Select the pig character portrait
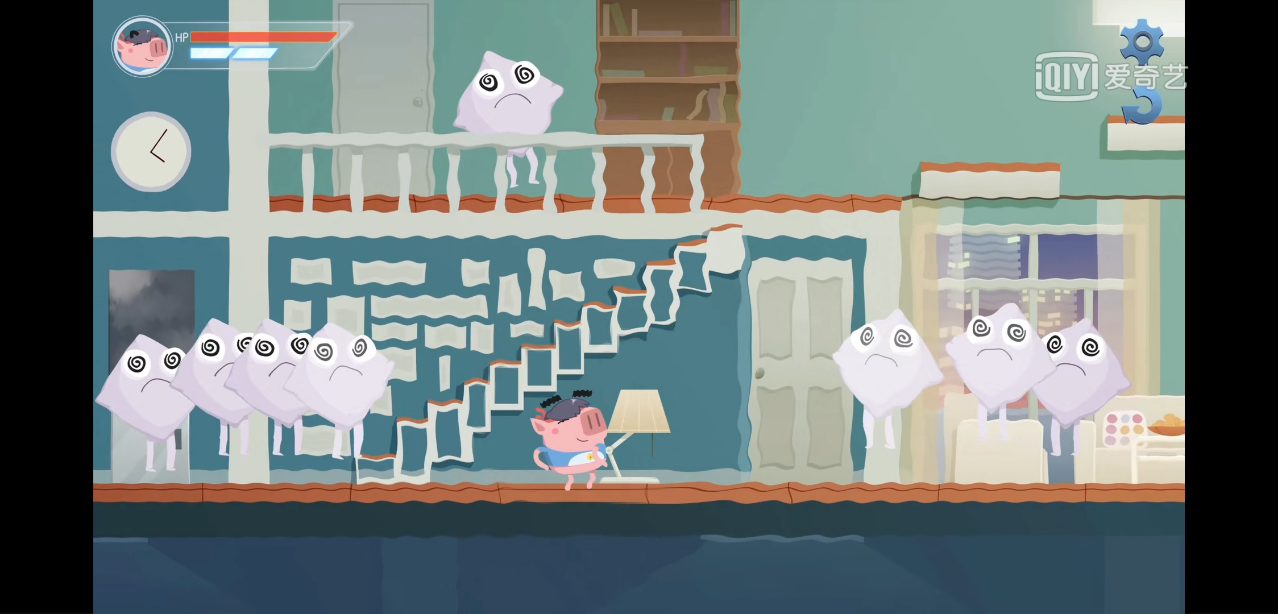The width and height of the screenshot is (1278, 614). pyautogui.click(x=142, y=46)
